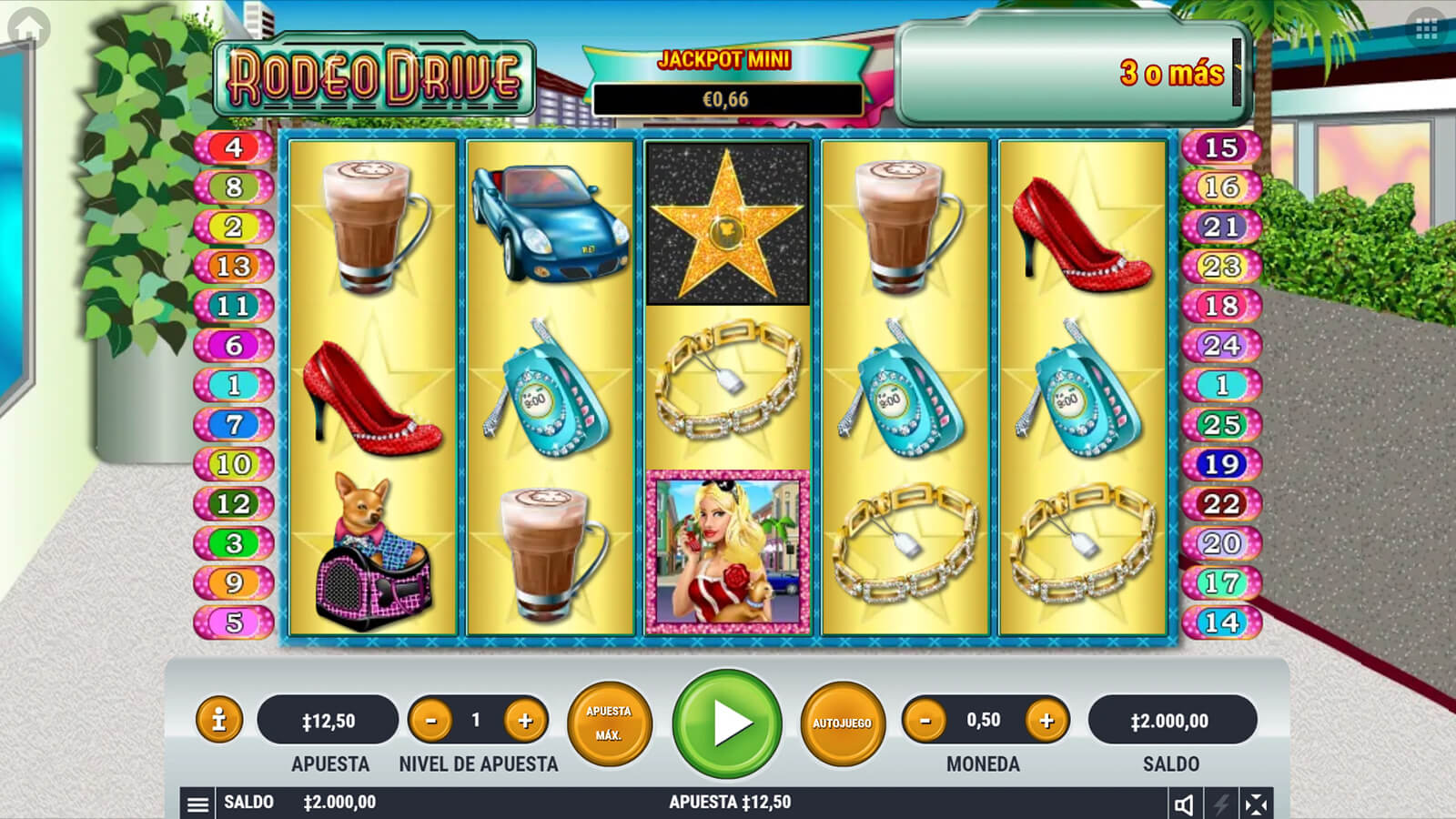Go to the home screen icon
1456x819 pixels.
[28, 28]
